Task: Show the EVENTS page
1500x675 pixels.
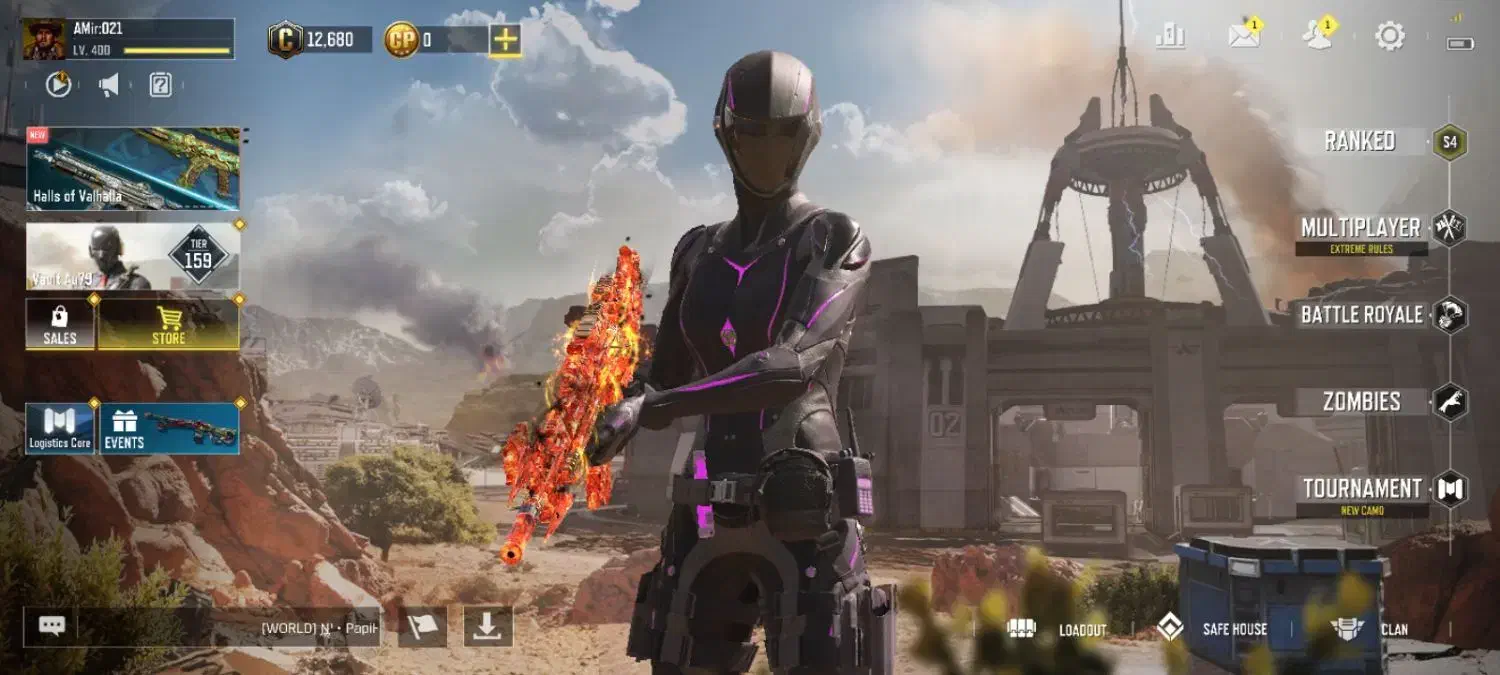Action: (x=169, y=429)
